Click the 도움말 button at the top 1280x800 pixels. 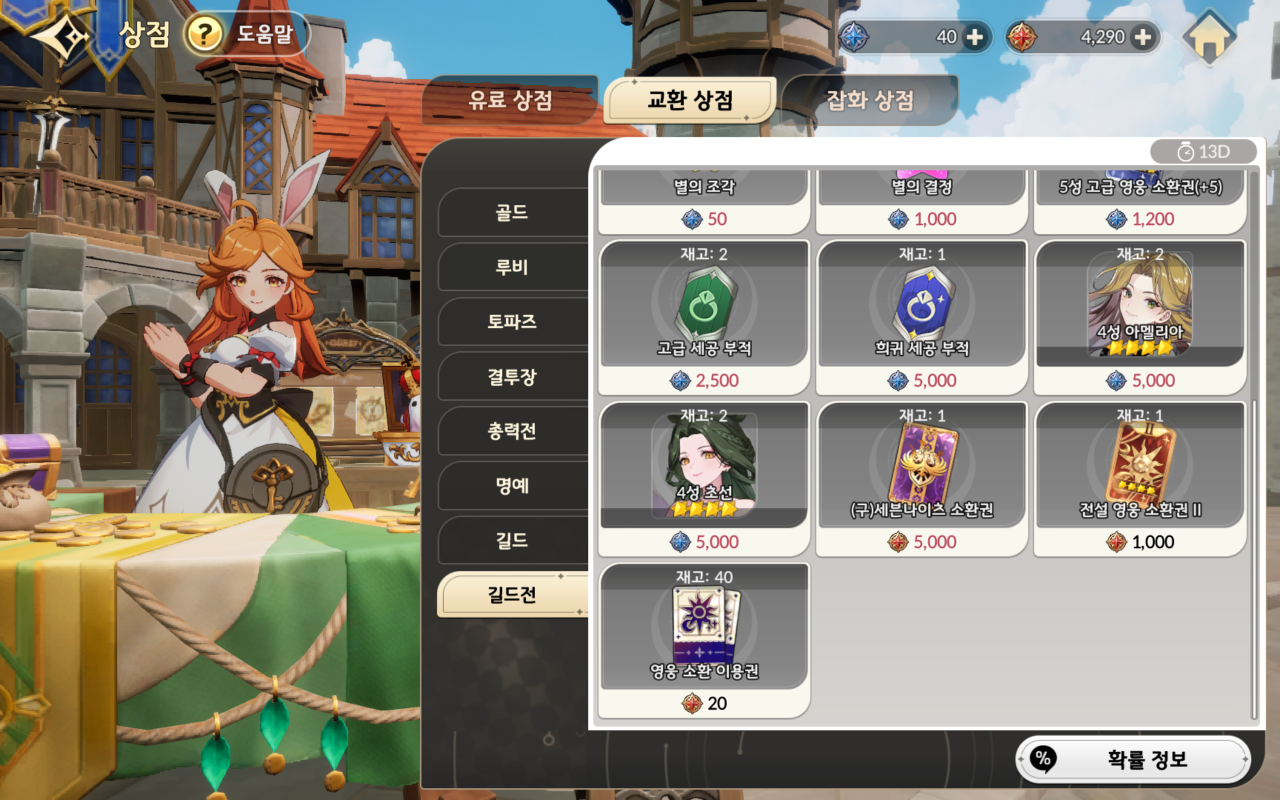[266, 34]
